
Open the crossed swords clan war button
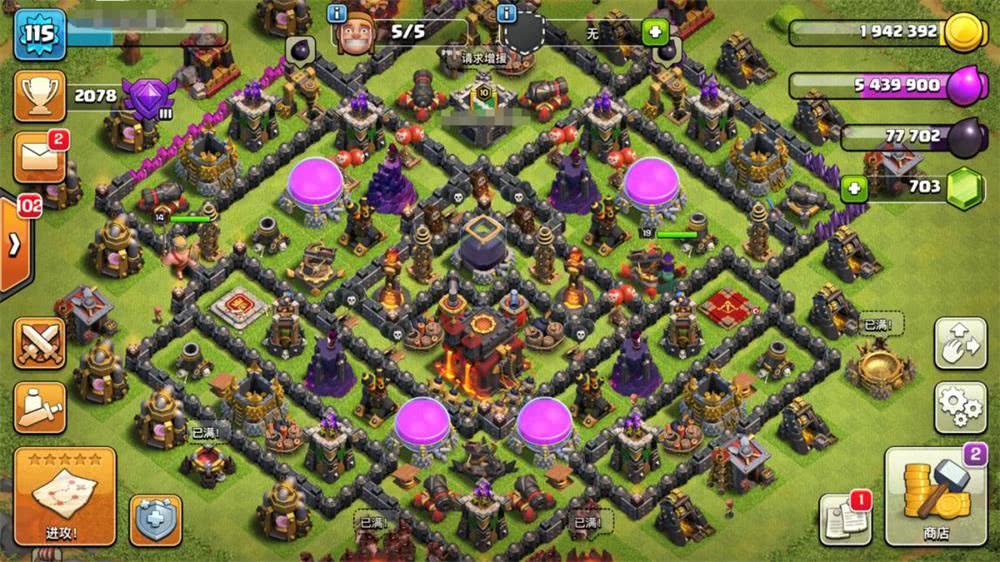[39, 343]
